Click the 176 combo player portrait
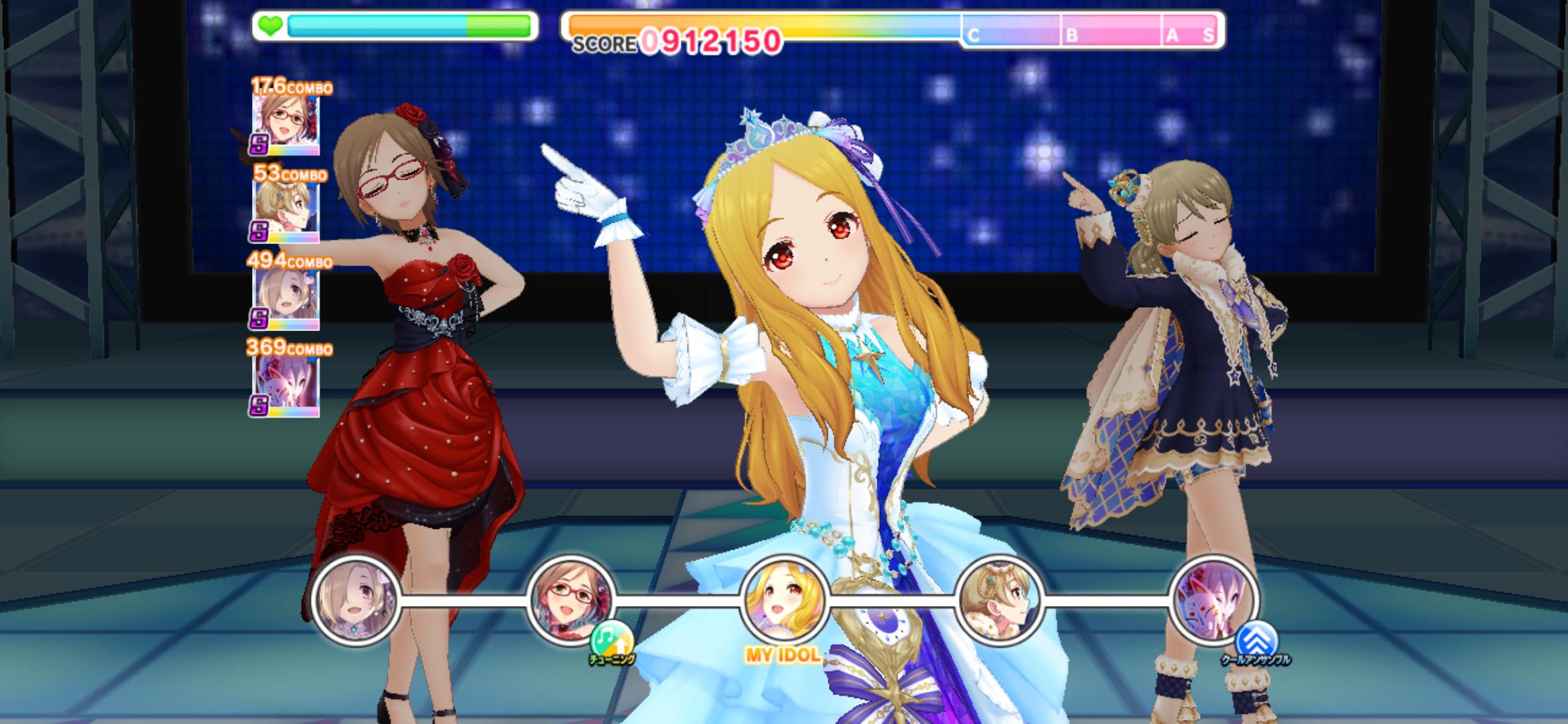This screenshot has height=724, width=1568. click(285, 121)
